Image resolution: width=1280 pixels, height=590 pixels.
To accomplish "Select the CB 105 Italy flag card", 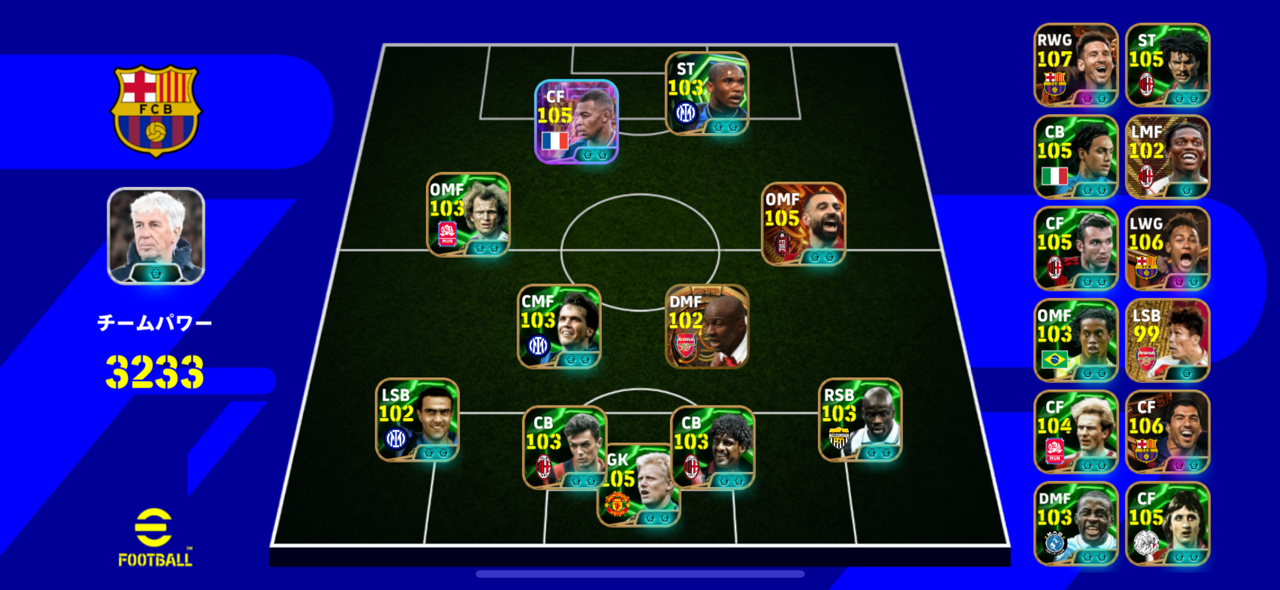I will click(x=1076, y=156).
